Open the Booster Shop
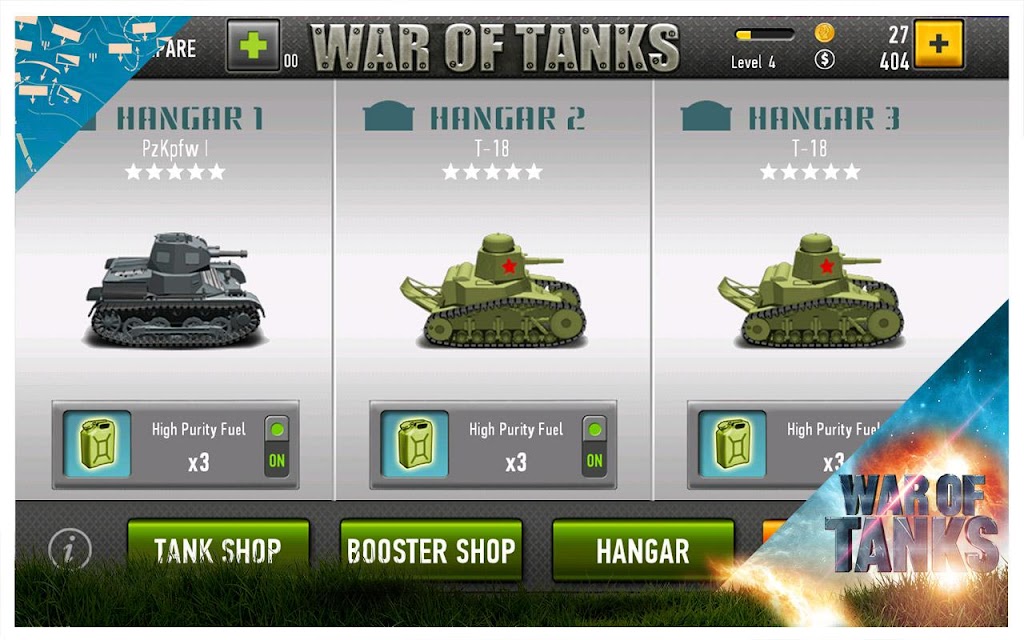The height and width of the screenshot is (640, 1024). point(431,549)
